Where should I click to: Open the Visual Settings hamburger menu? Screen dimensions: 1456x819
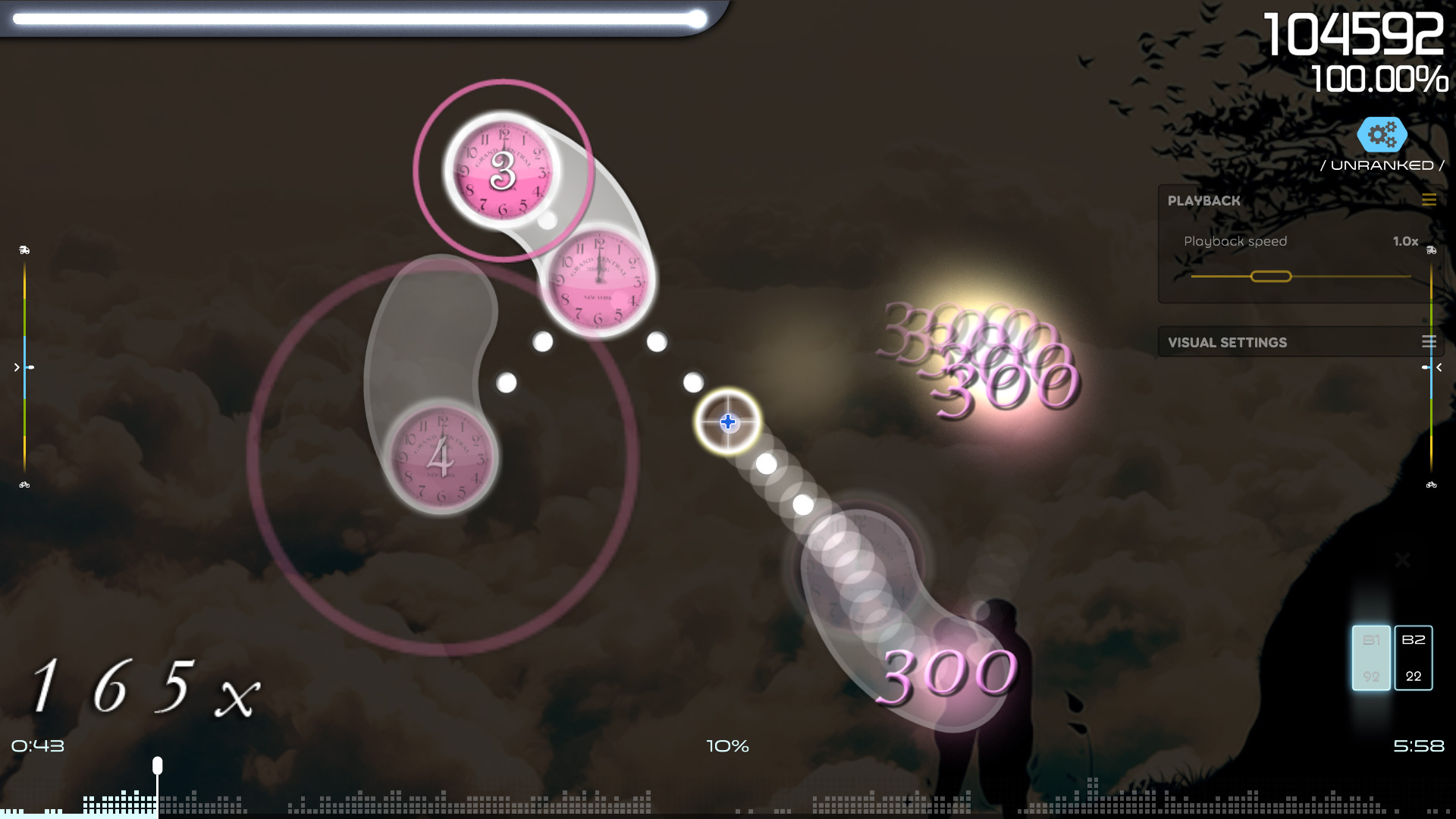pos(1428,342)
